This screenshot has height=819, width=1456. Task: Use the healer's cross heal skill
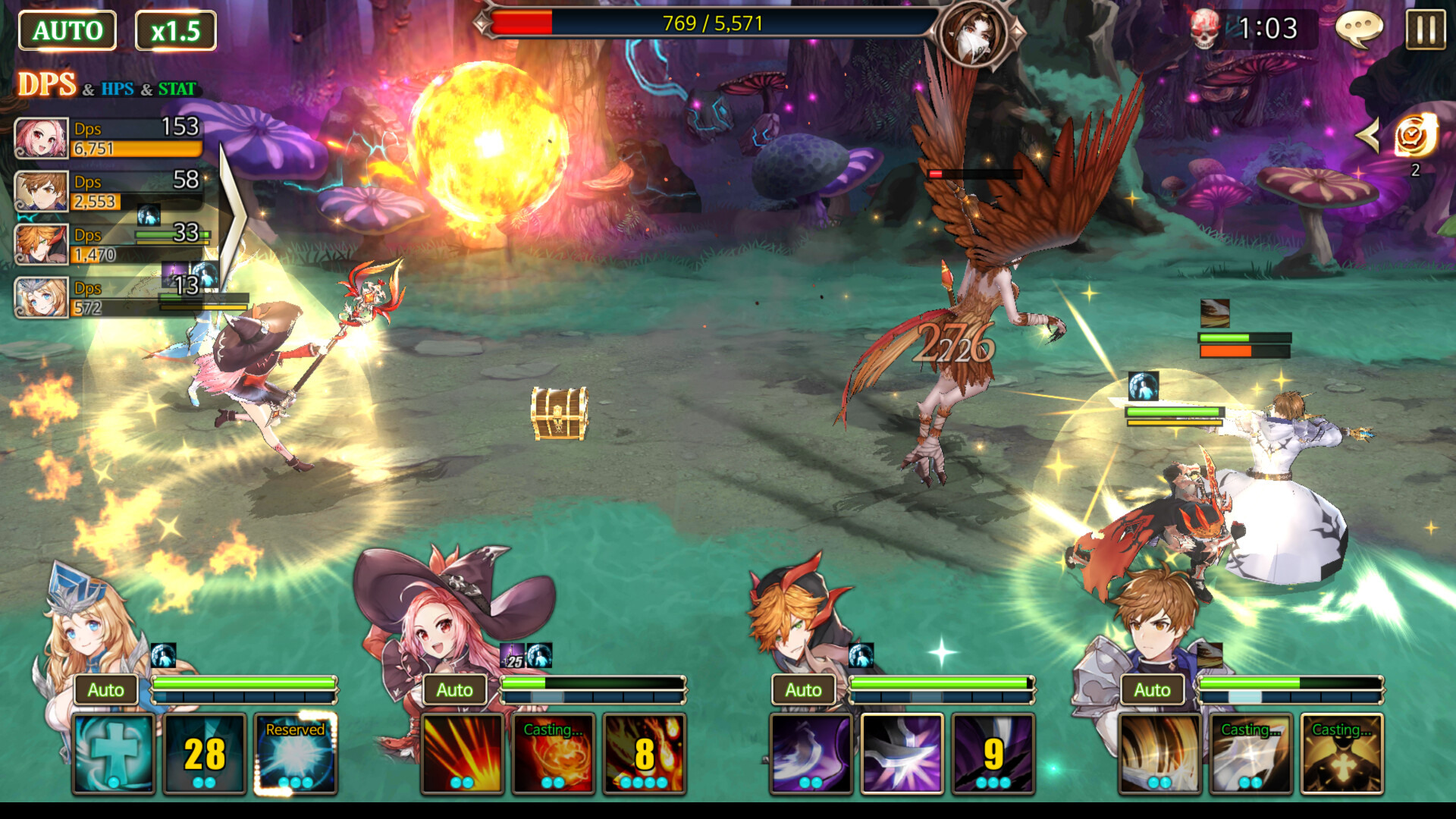[112, 755]
